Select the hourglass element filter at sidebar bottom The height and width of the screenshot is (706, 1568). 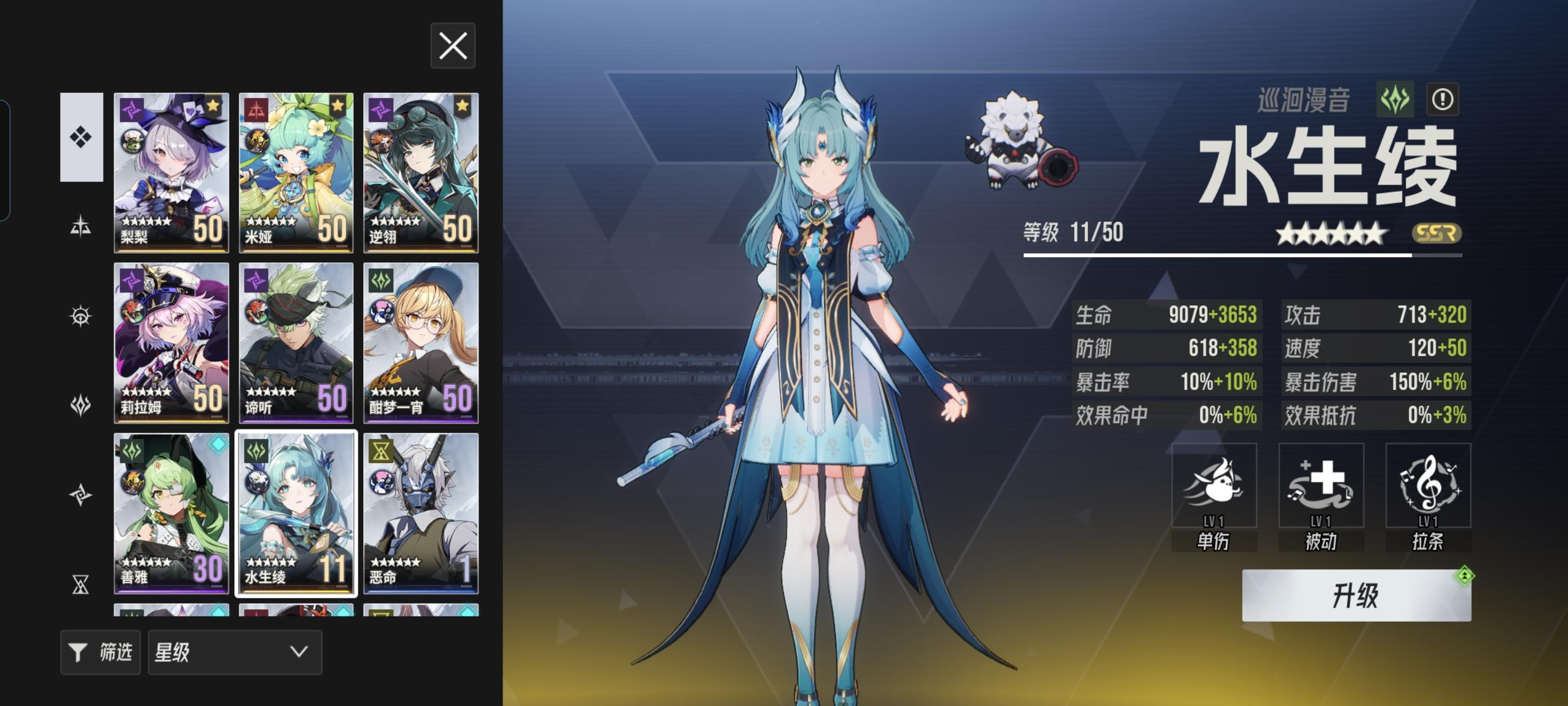[x=81, y=584]
